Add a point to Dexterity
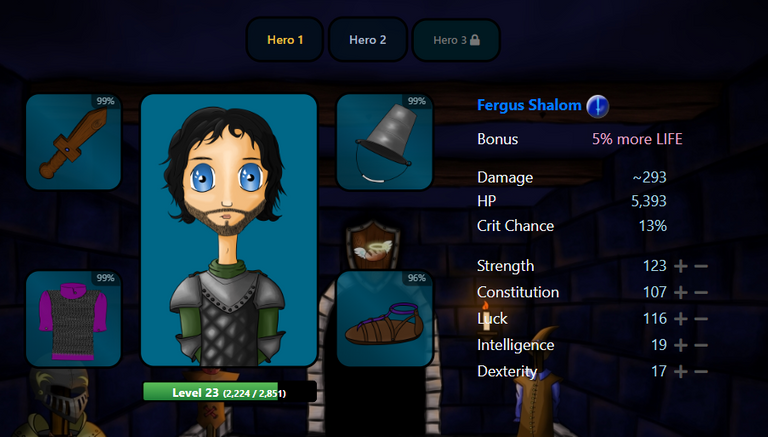This screenshot has height=437, width=768. tap(681, 371)
